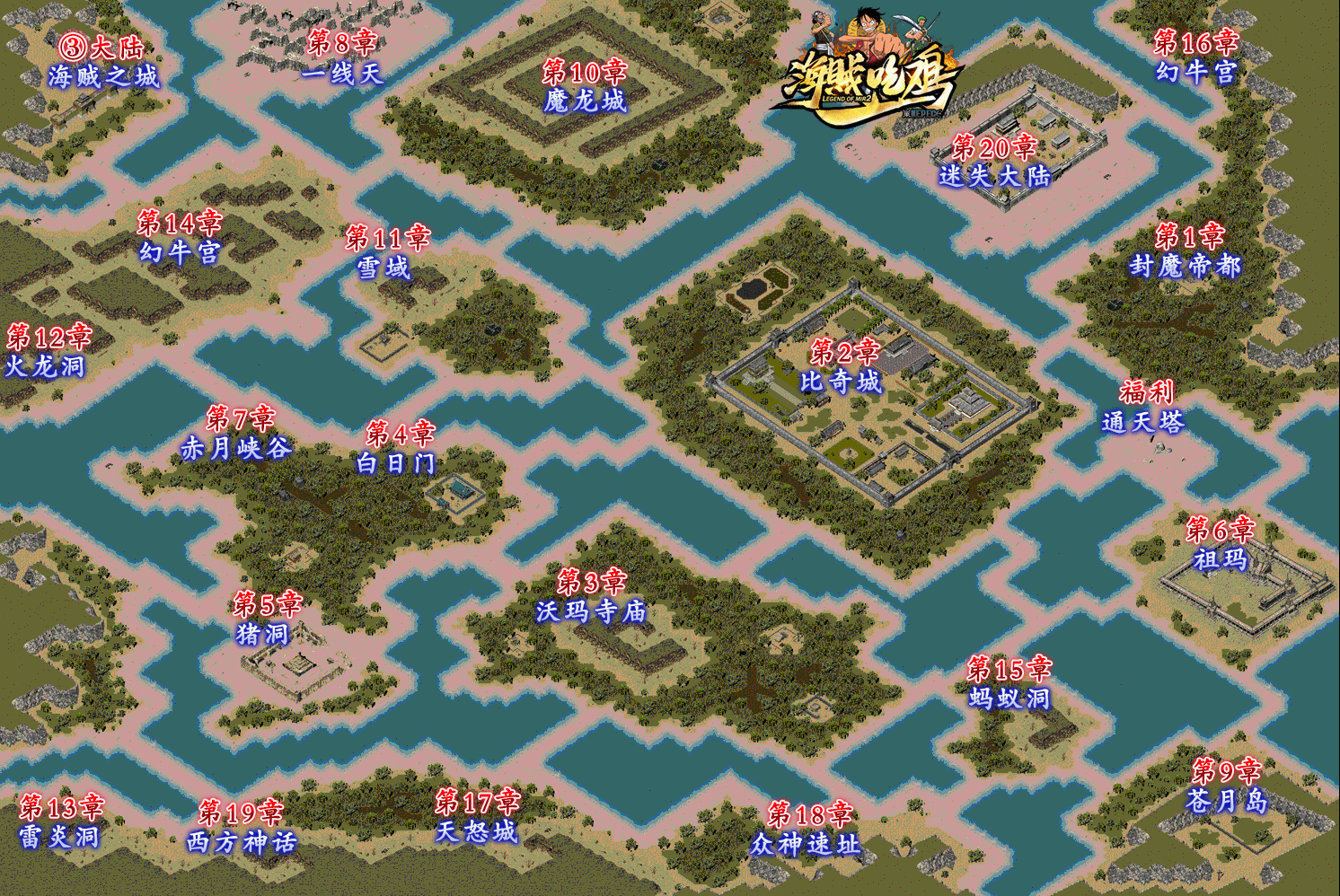The image size is (1340, 896).
Task: Choose 第7章 赤月峡谷 on the map
Action: (x=238, y=433)
